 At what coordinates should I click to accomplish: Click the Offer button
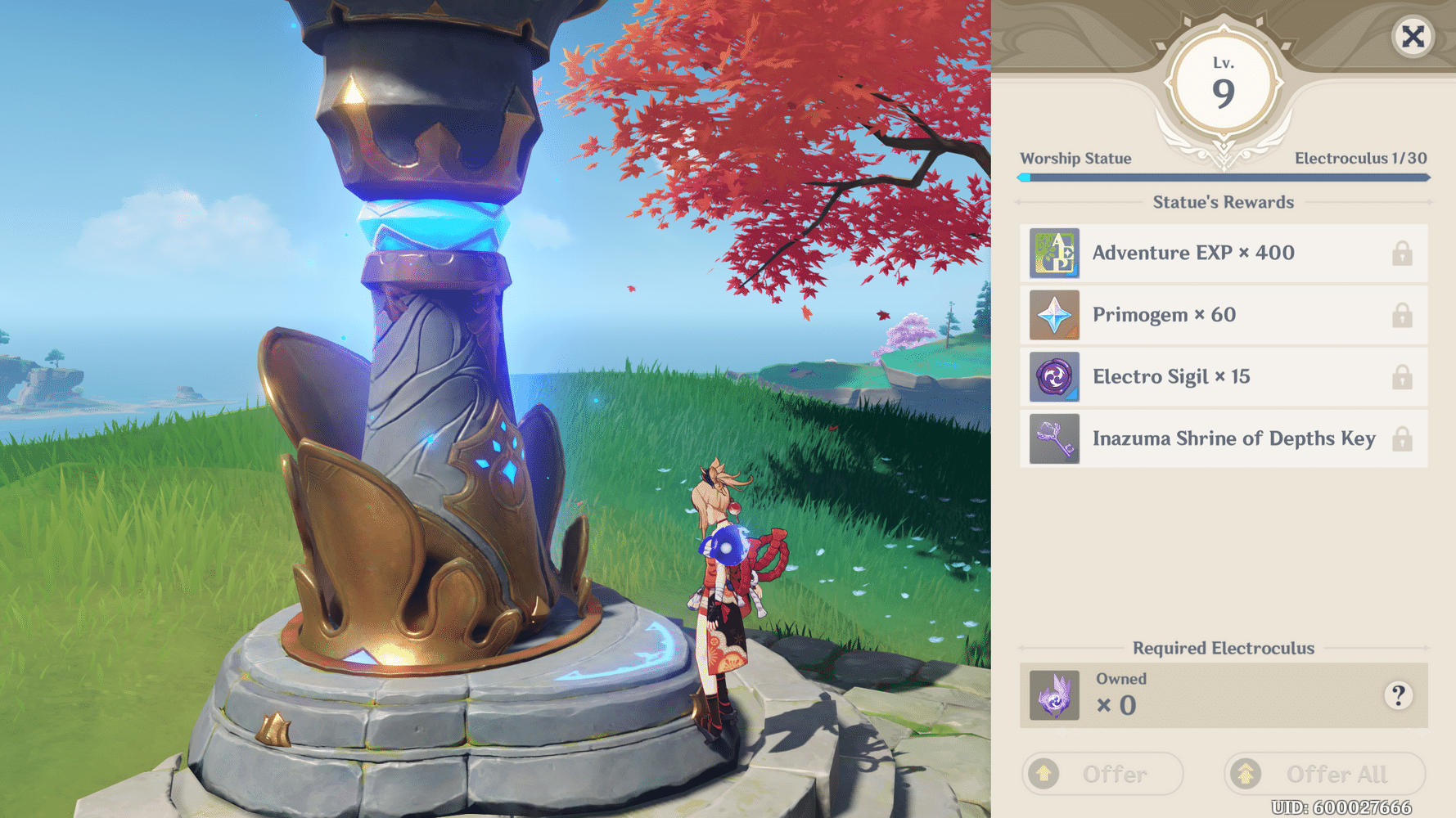pyautogui.click(x=1102, y=773)
